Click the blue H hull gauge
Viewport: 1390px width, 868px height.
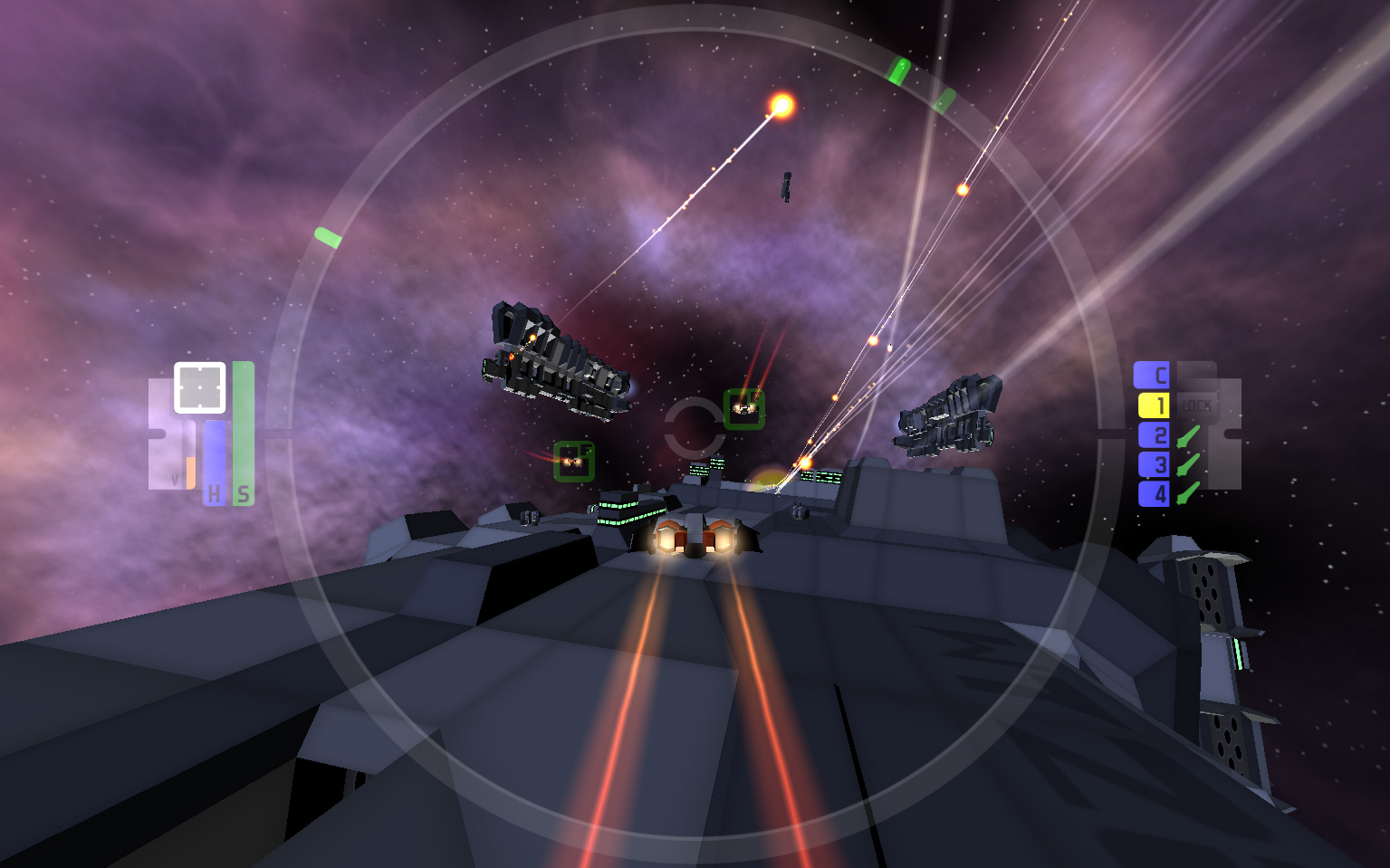pos(214,462)
